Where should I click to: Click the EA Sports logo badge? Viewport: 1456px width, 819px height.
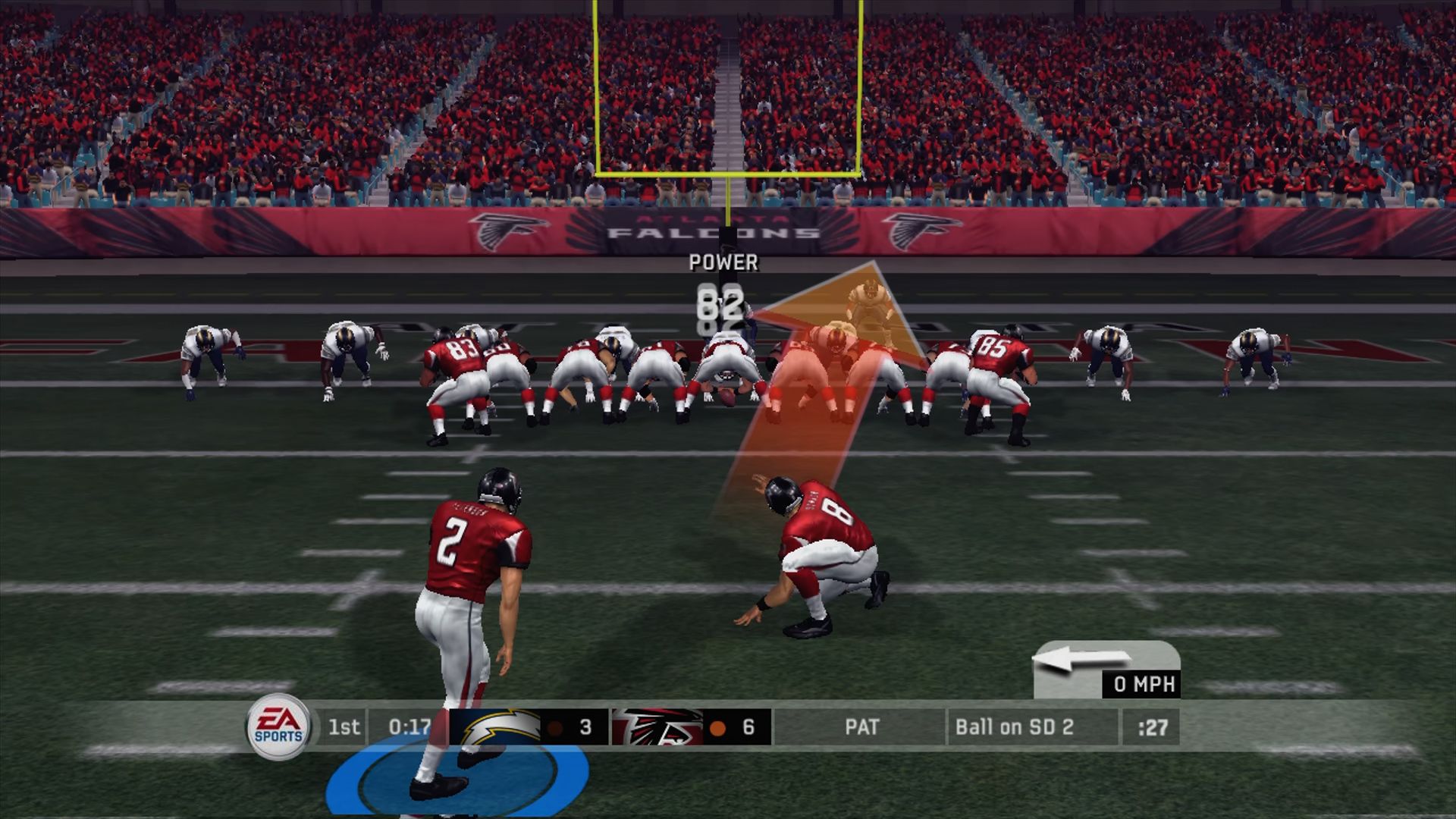point(278,726)
